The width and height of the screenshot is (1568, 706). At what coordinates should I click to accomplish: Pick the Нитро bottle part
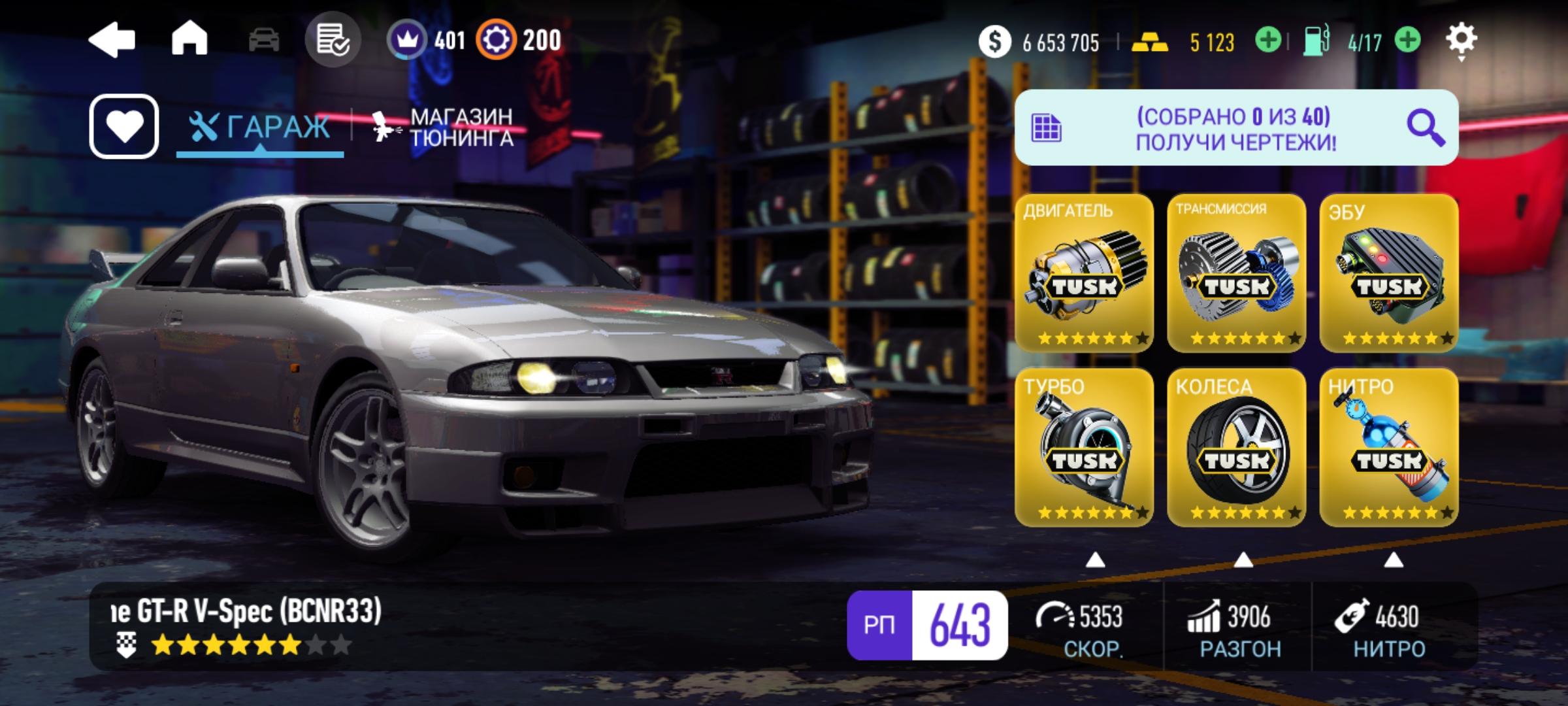[1389, 447]
